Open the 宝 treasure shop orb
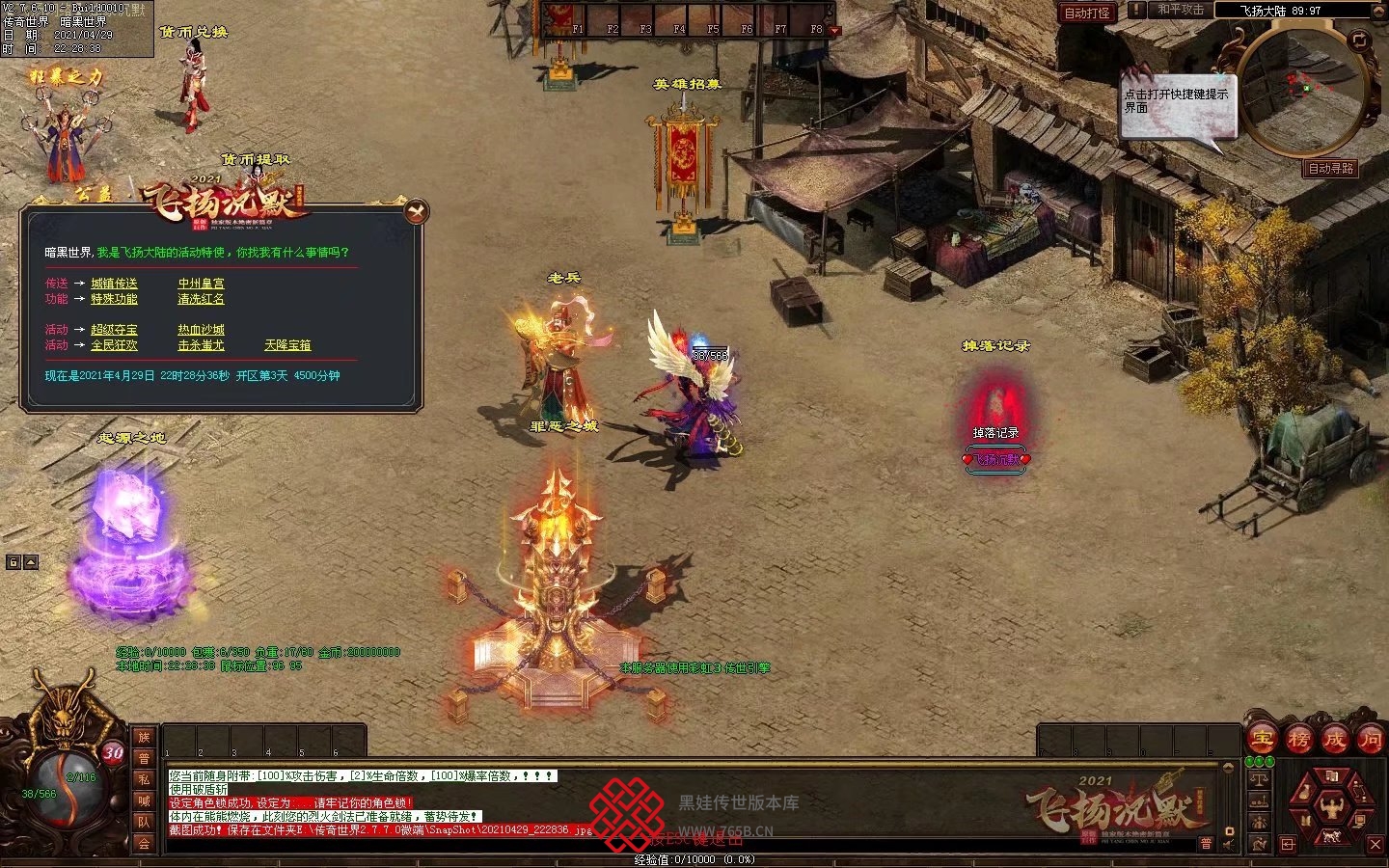Screen dimensions: 1389x868 click(1262, 740)
